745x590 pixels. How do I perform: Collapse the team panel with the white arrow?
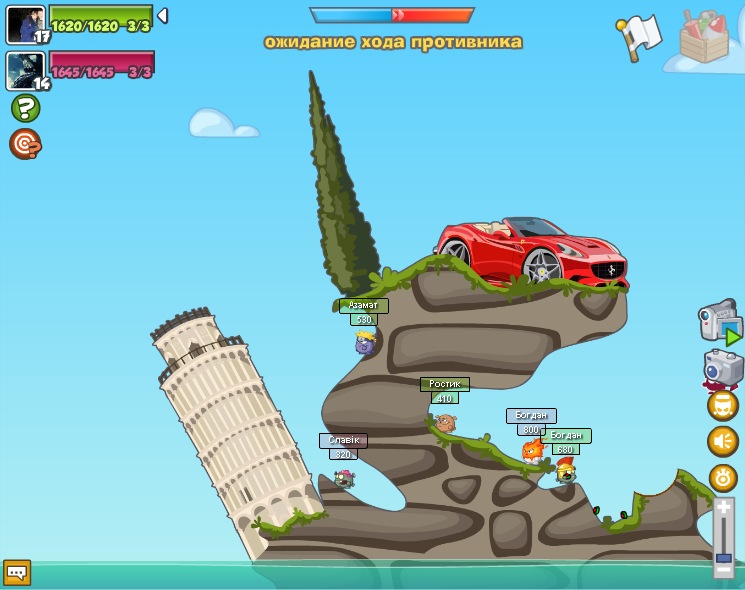(x=162, y=16)
